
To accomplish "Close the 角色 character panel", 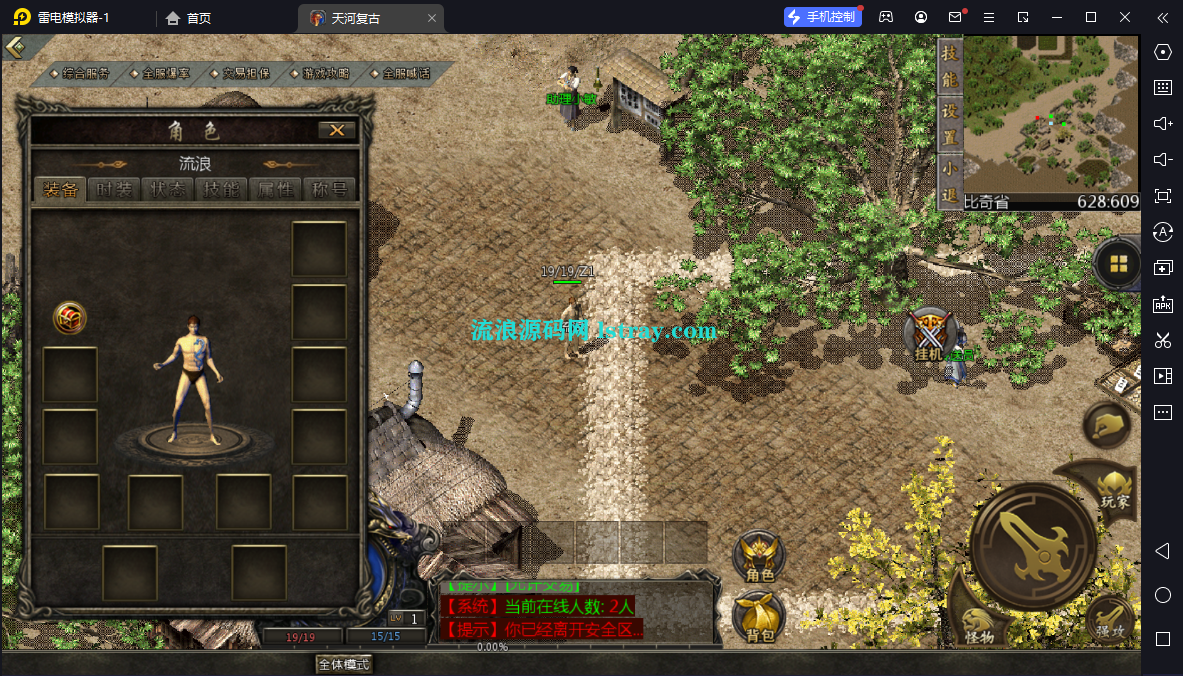I will click(336, 130).
